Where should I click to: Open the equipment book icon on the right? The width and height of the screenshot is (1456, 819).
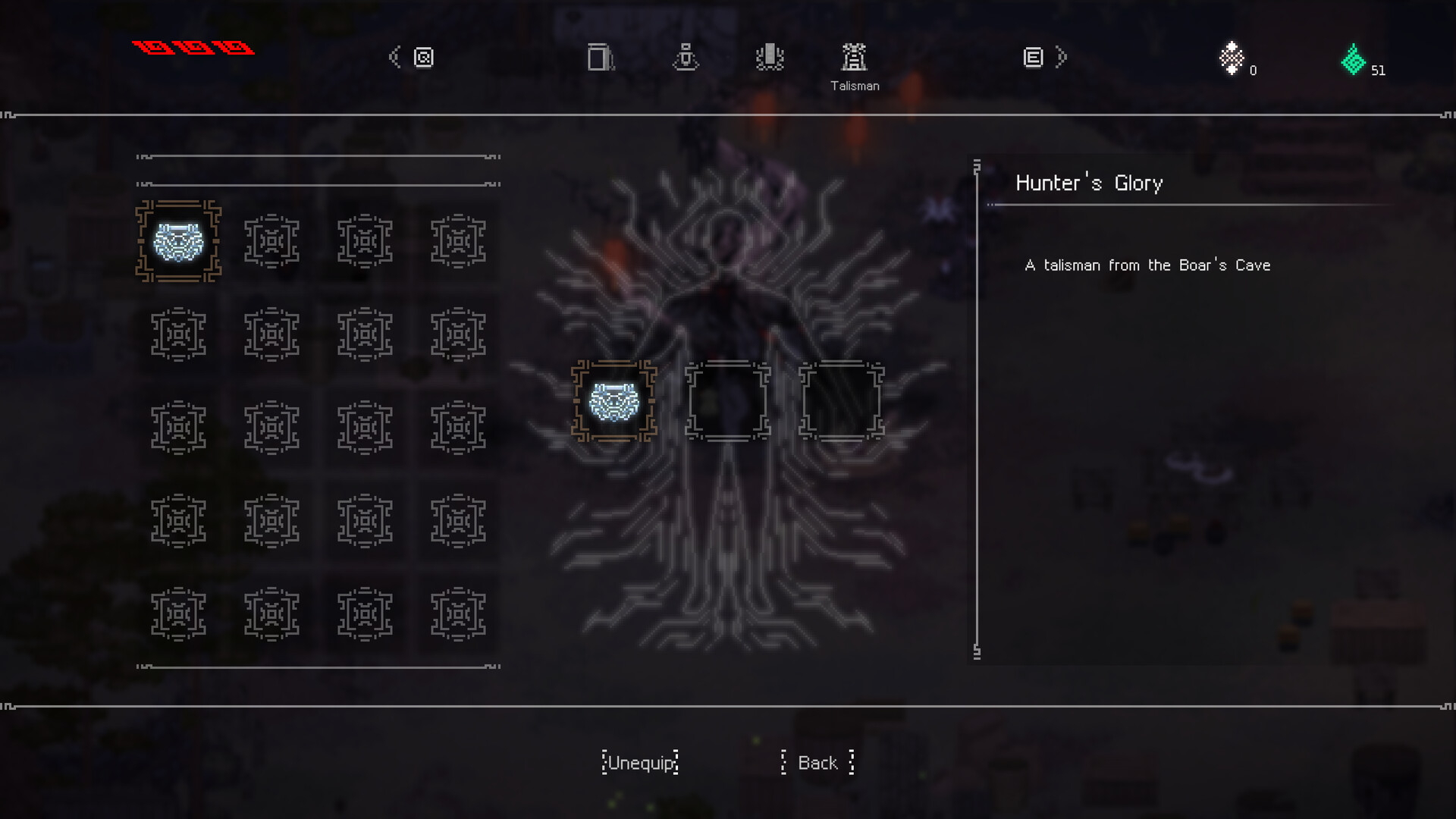(1032, 57)
